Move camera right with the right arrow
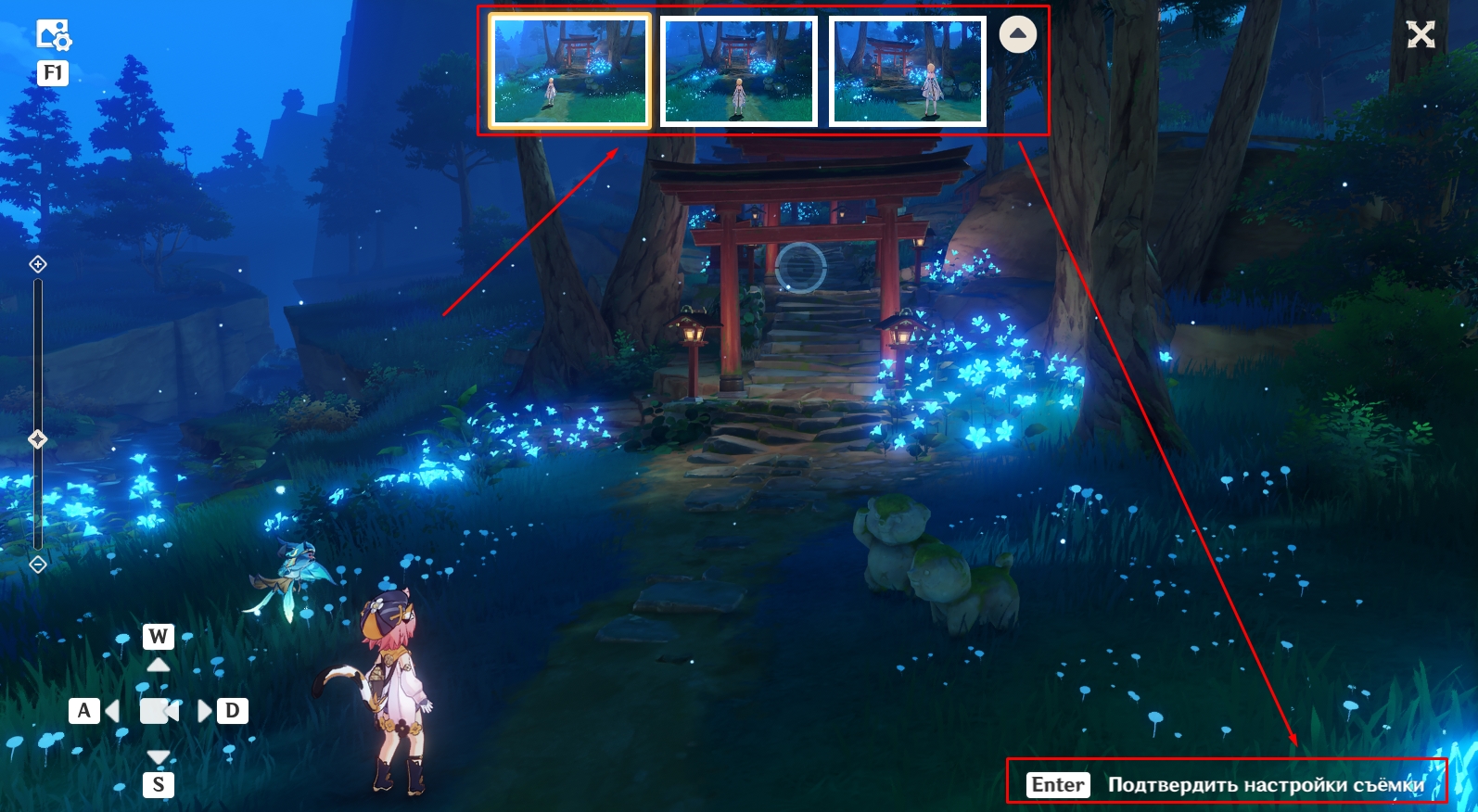The image size is (1478, 812). (205, 711)
